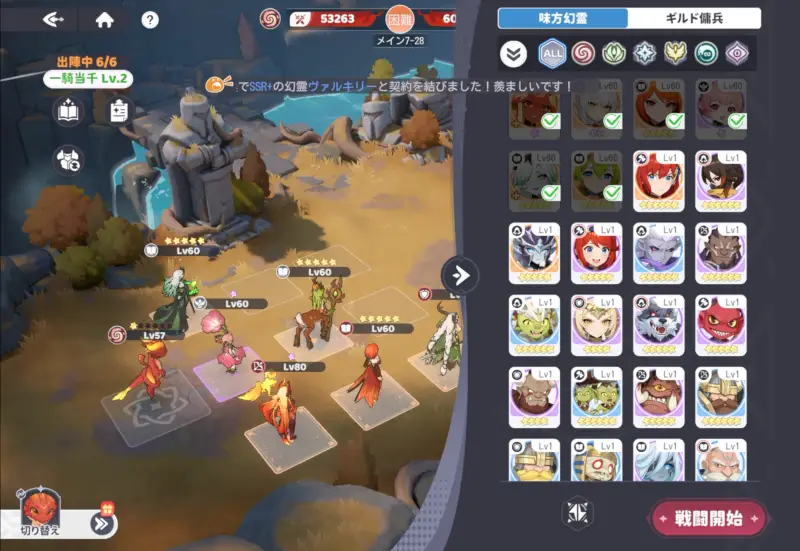Click the armor swap icon
This screenshot has width=800, height=551.
click(68, 158)
